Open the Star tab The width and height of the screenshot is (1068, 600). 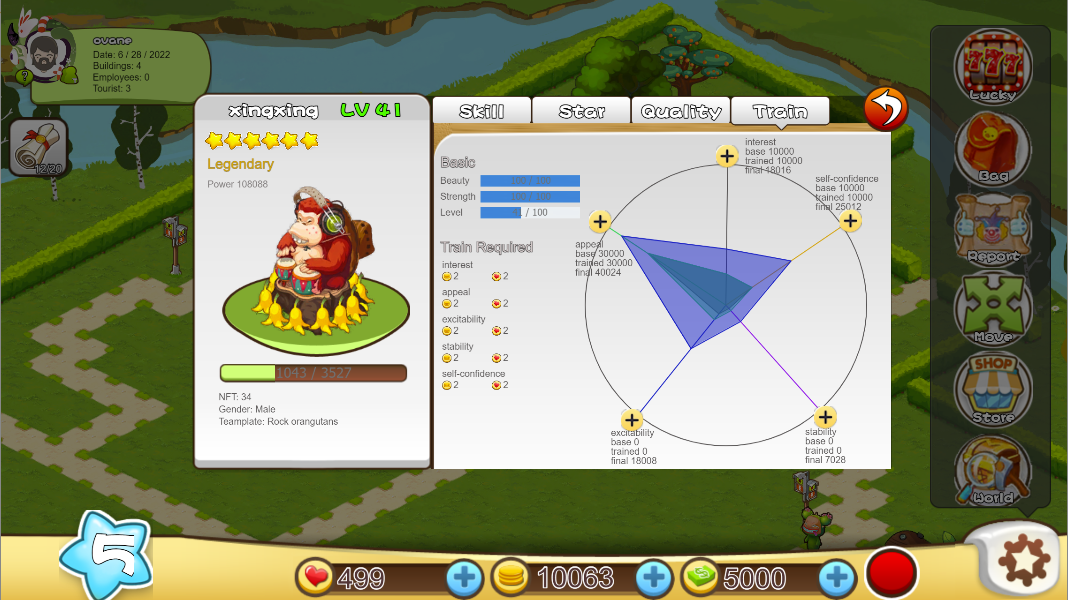[x=581, y=111]
